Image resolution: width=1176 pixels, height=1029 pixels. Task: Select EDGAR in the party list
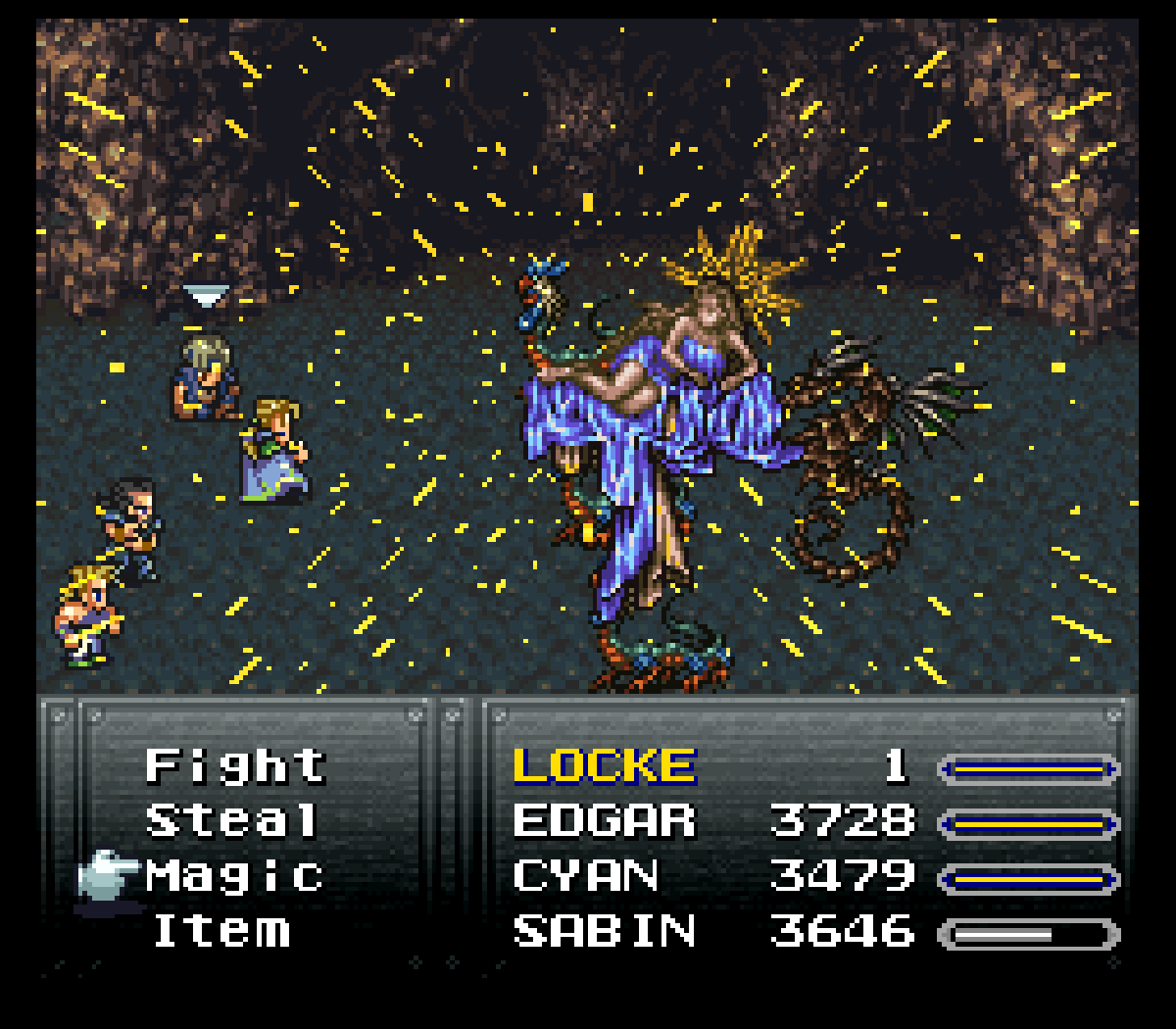coord(604,820)
